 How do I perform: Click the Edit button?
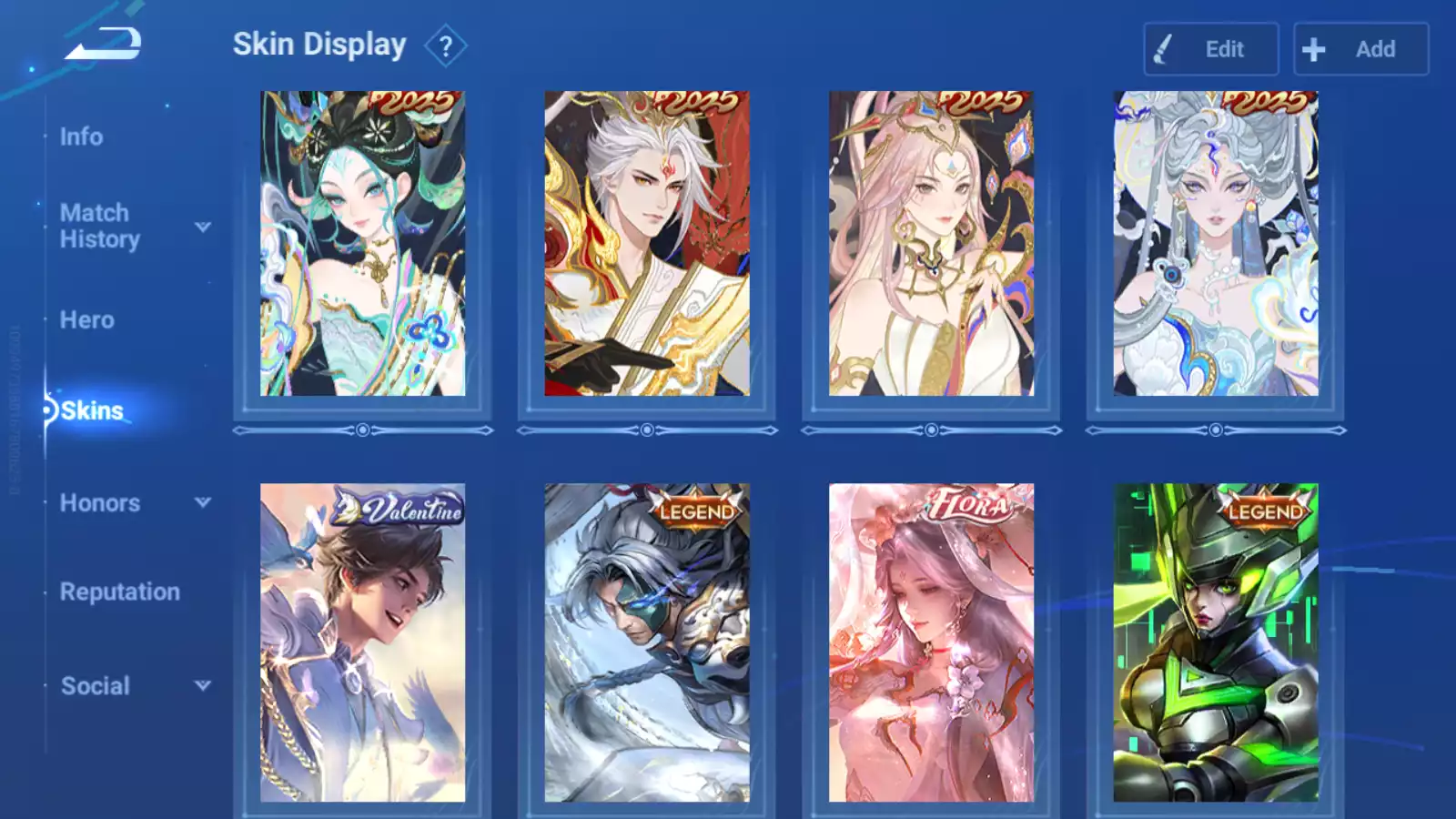1210,49
